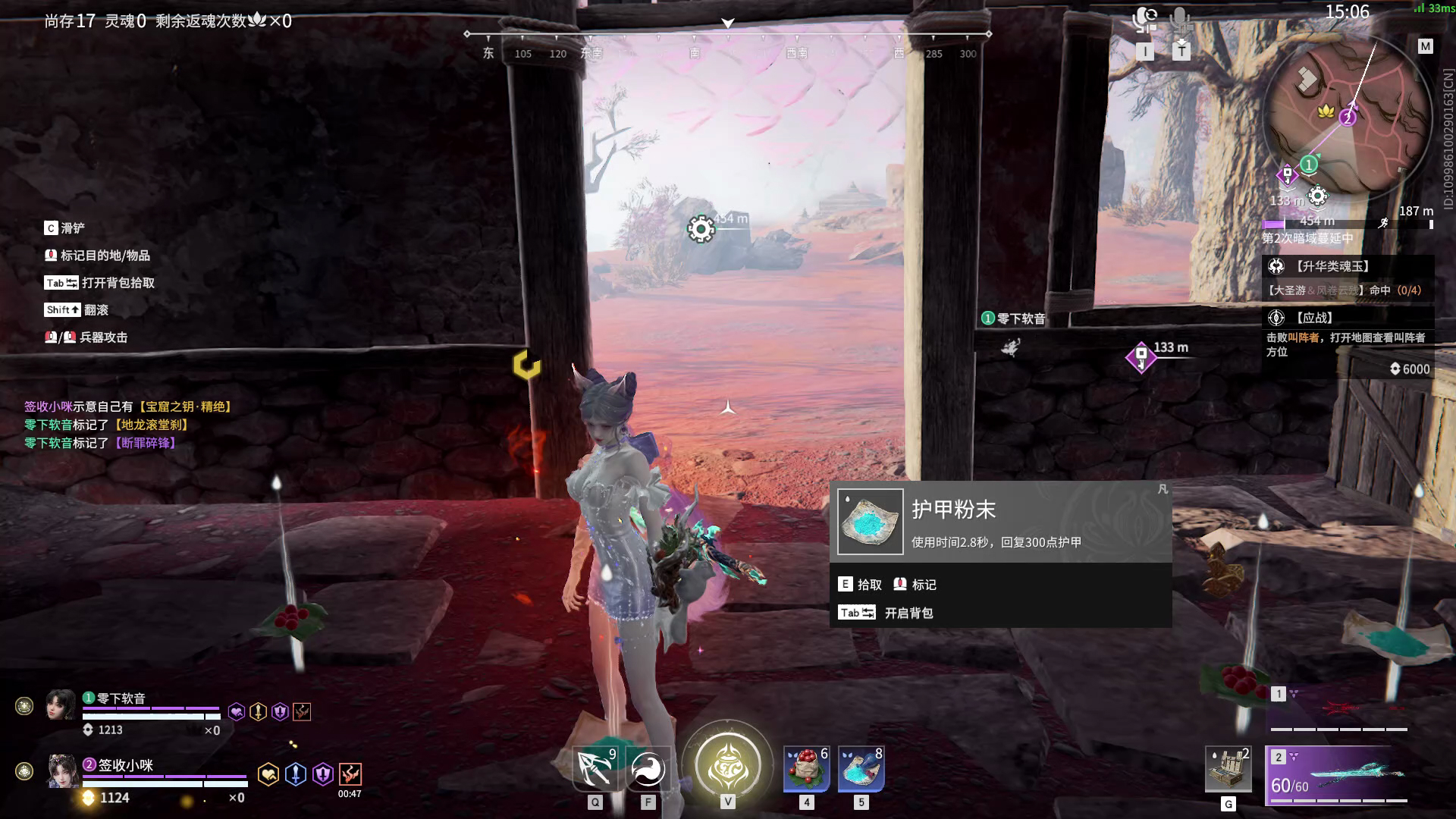Use the red berry food item in slot 4
The image size is (1456, 819).
[806, 770]
